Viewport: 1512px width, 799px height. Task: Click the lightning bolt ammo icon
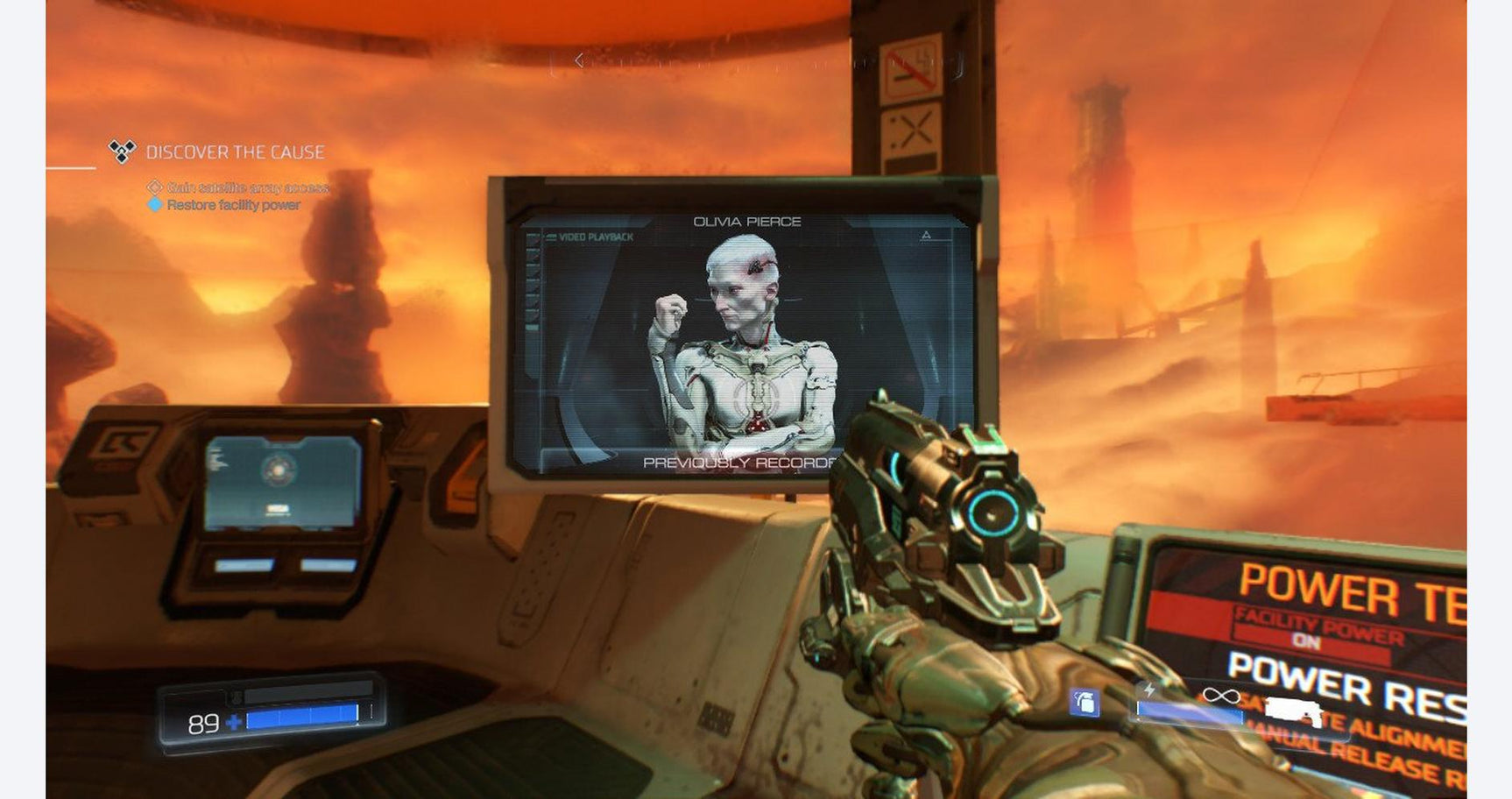tap(1149, 689)
